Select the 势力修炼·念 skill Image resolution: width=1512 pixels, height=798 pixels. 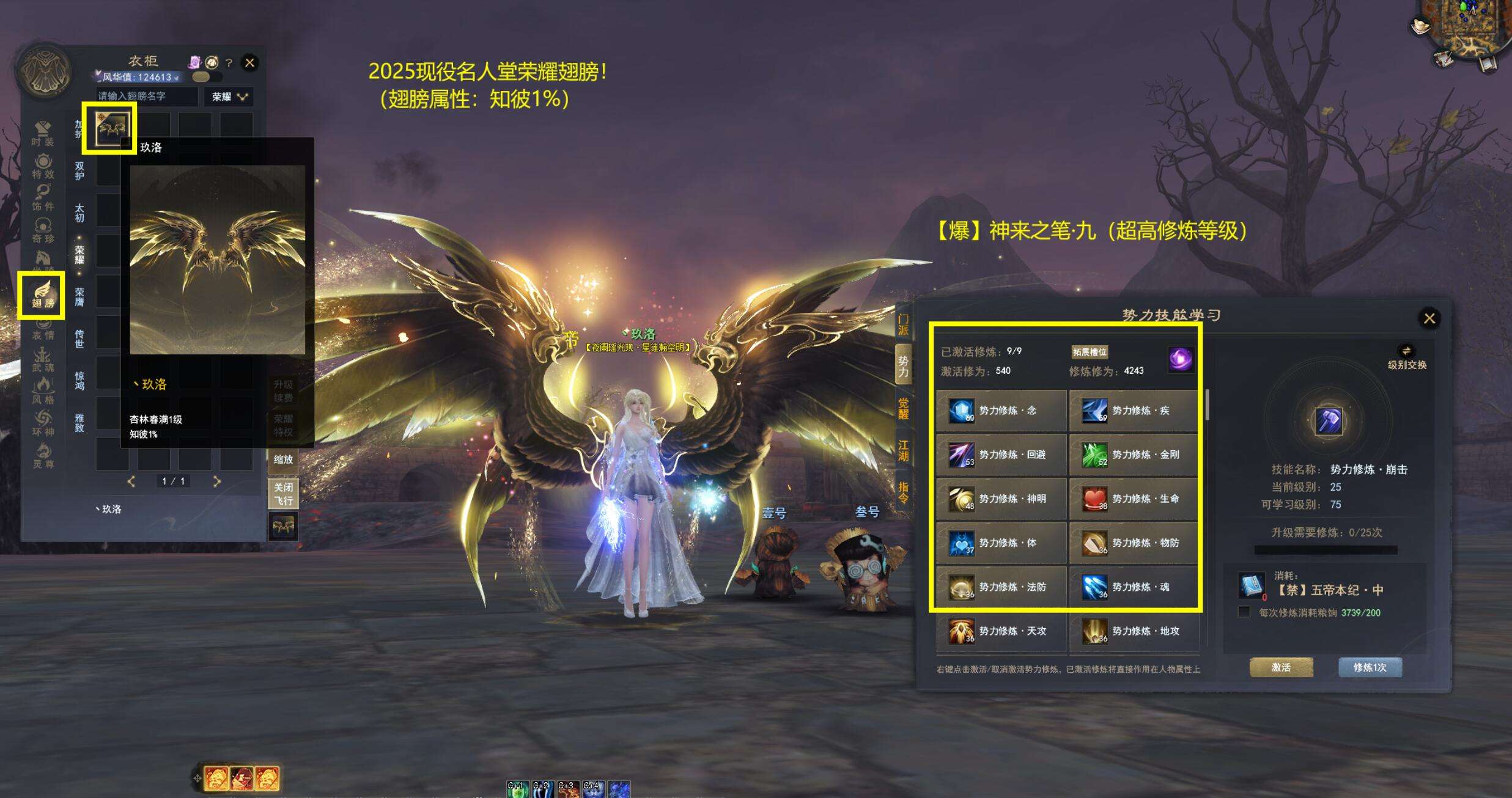coord(1001,411)
